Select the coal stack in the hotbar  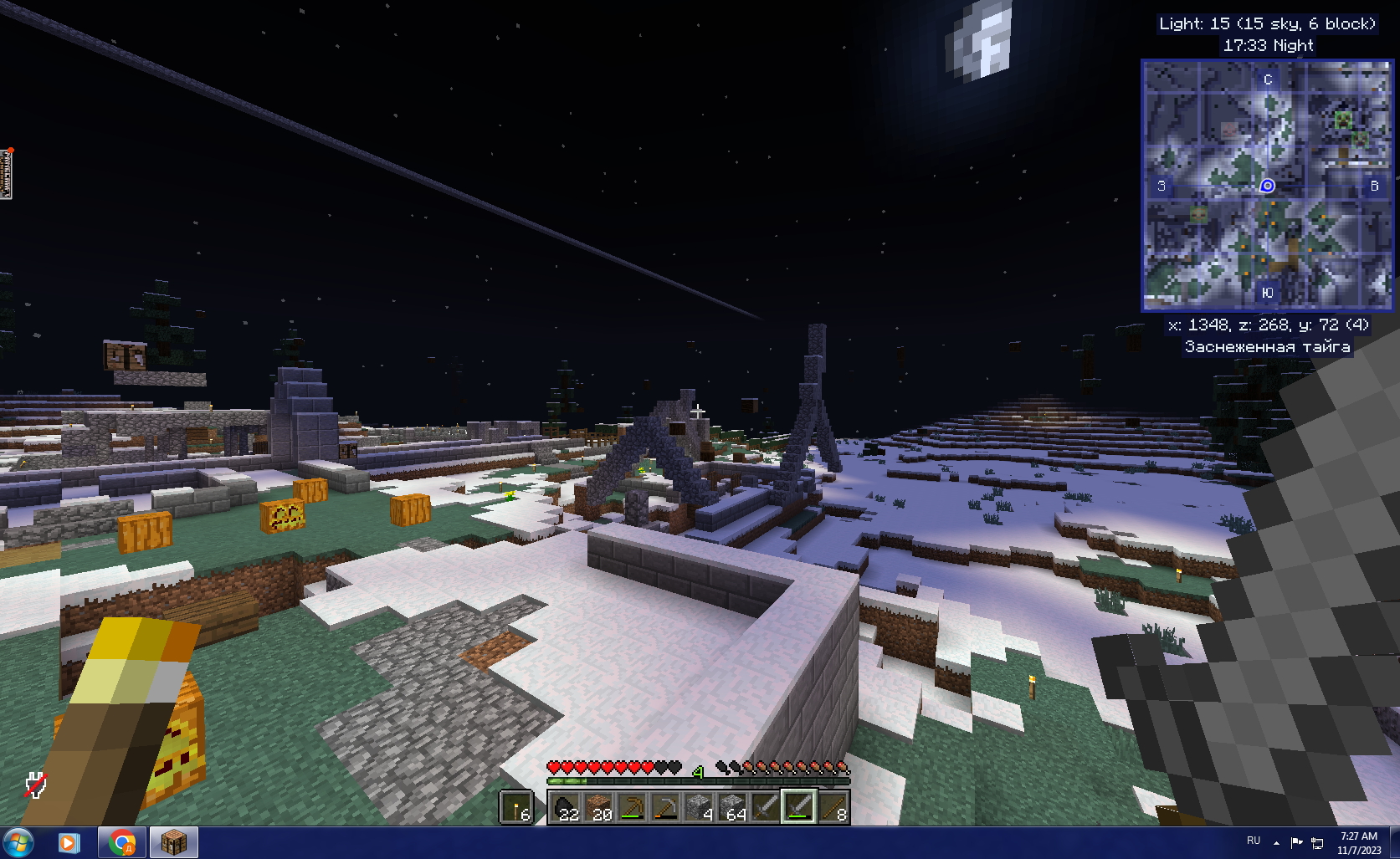point(565,808)
